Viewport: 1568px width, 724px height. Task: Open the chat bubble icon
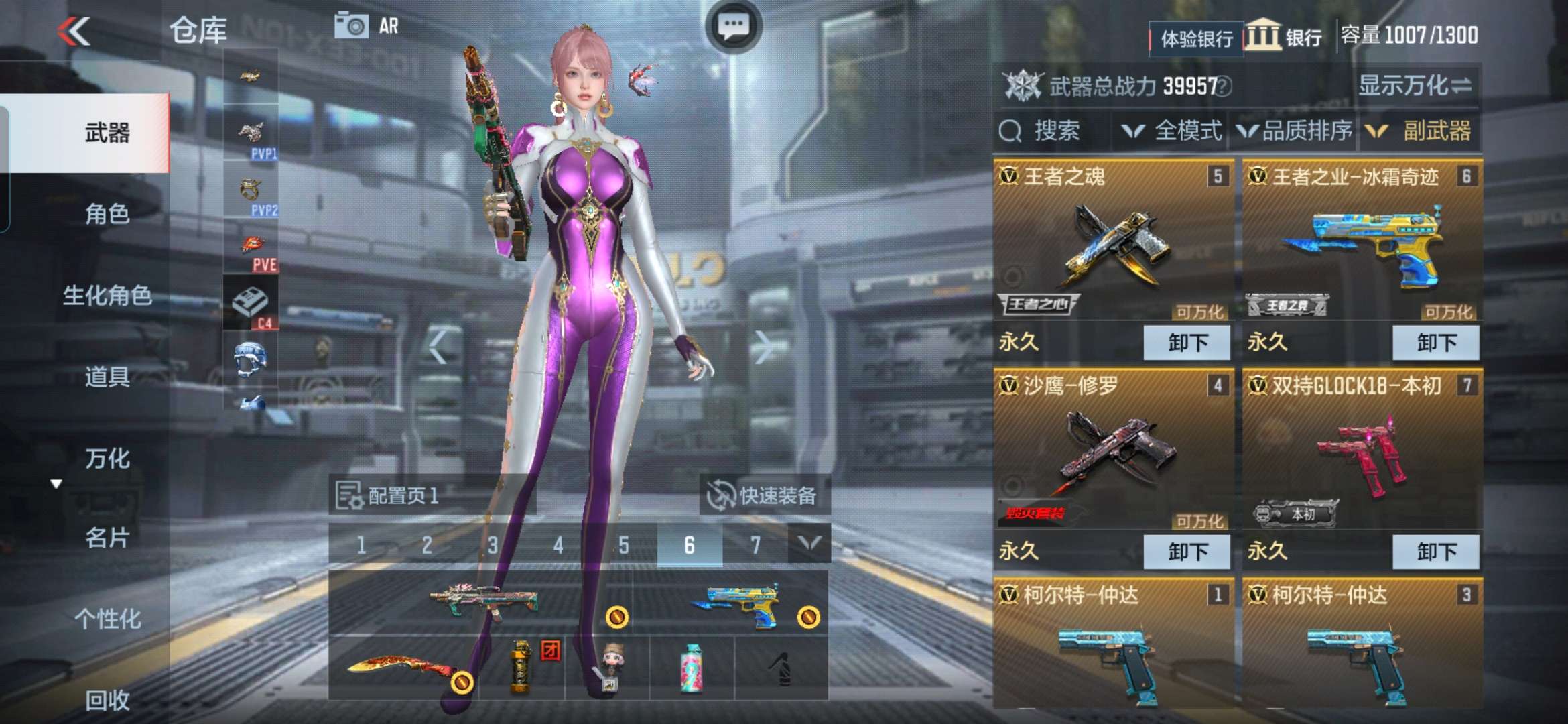[x=733, y=27]
